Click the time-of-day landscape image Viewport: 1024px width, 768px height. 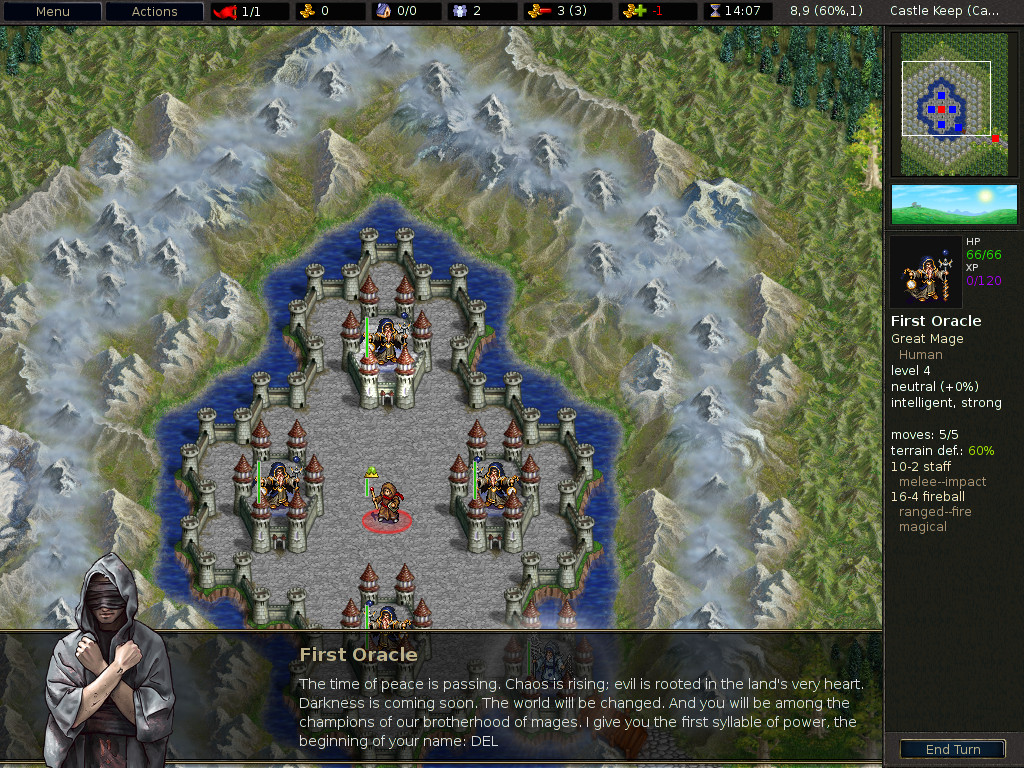click(953, 204)
